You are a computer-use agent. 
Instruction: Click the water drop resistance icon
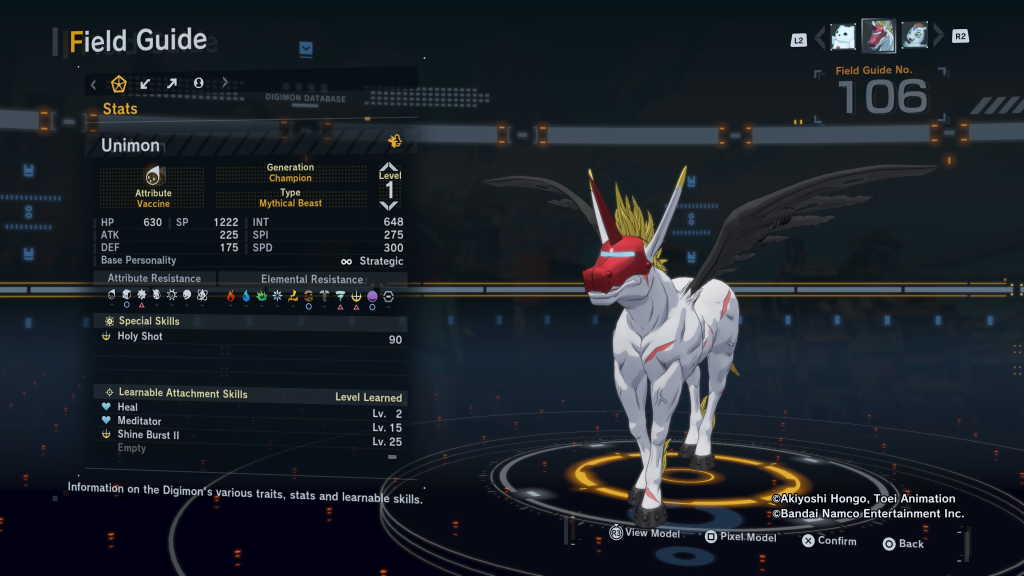[246, 296]
